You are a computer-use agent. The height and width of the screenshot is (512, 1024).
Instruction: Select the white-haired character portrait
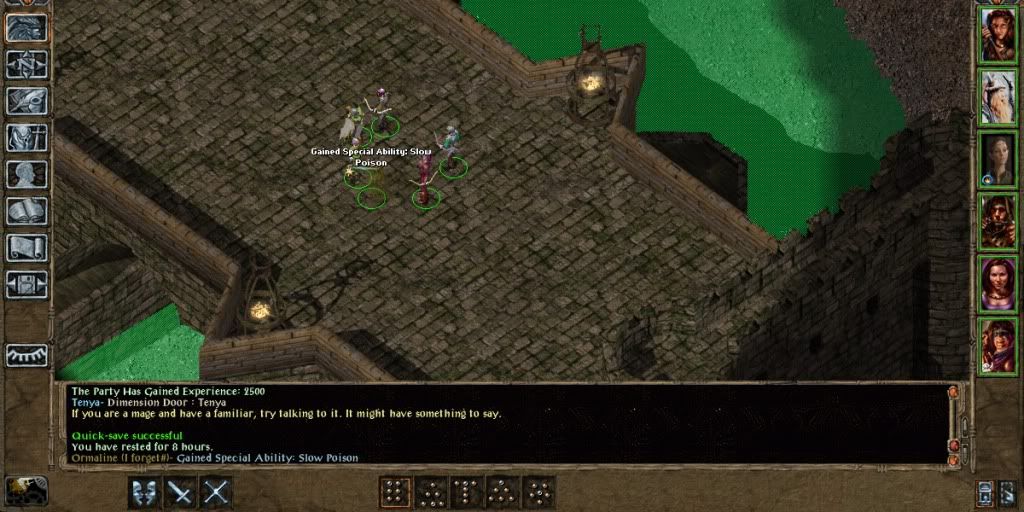coord(997,97)
